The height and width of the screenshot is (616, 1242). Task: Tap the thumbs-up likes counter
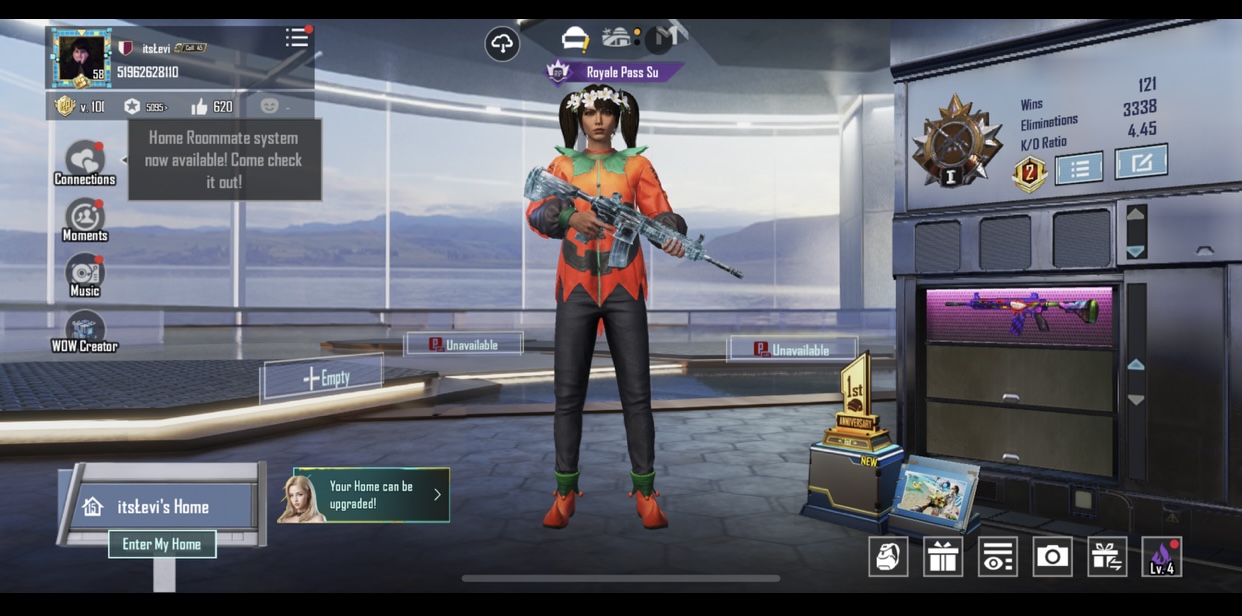click(x=211, y=106)
